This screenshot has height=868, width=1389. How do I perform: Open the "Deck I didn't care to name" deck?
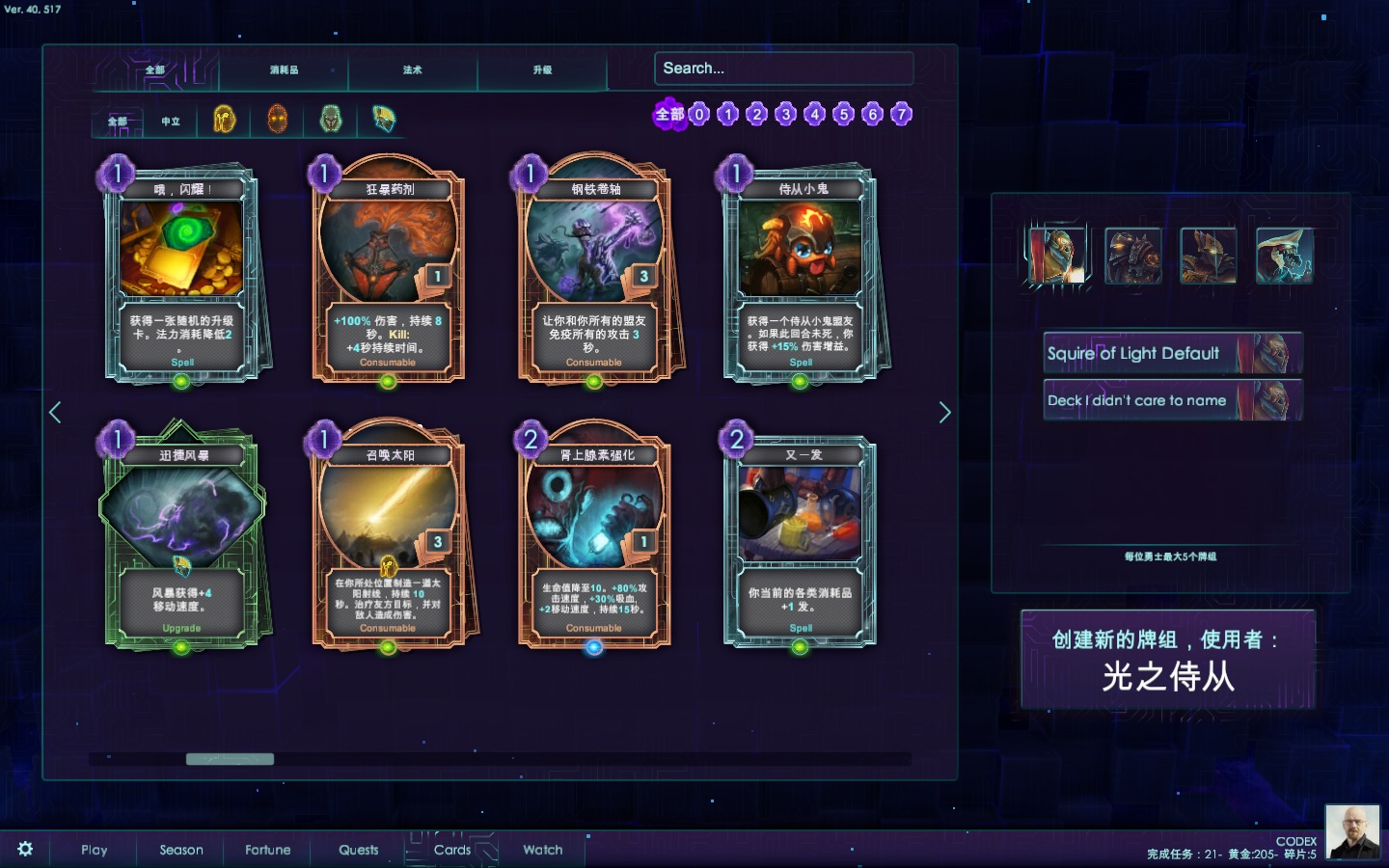1172,400
